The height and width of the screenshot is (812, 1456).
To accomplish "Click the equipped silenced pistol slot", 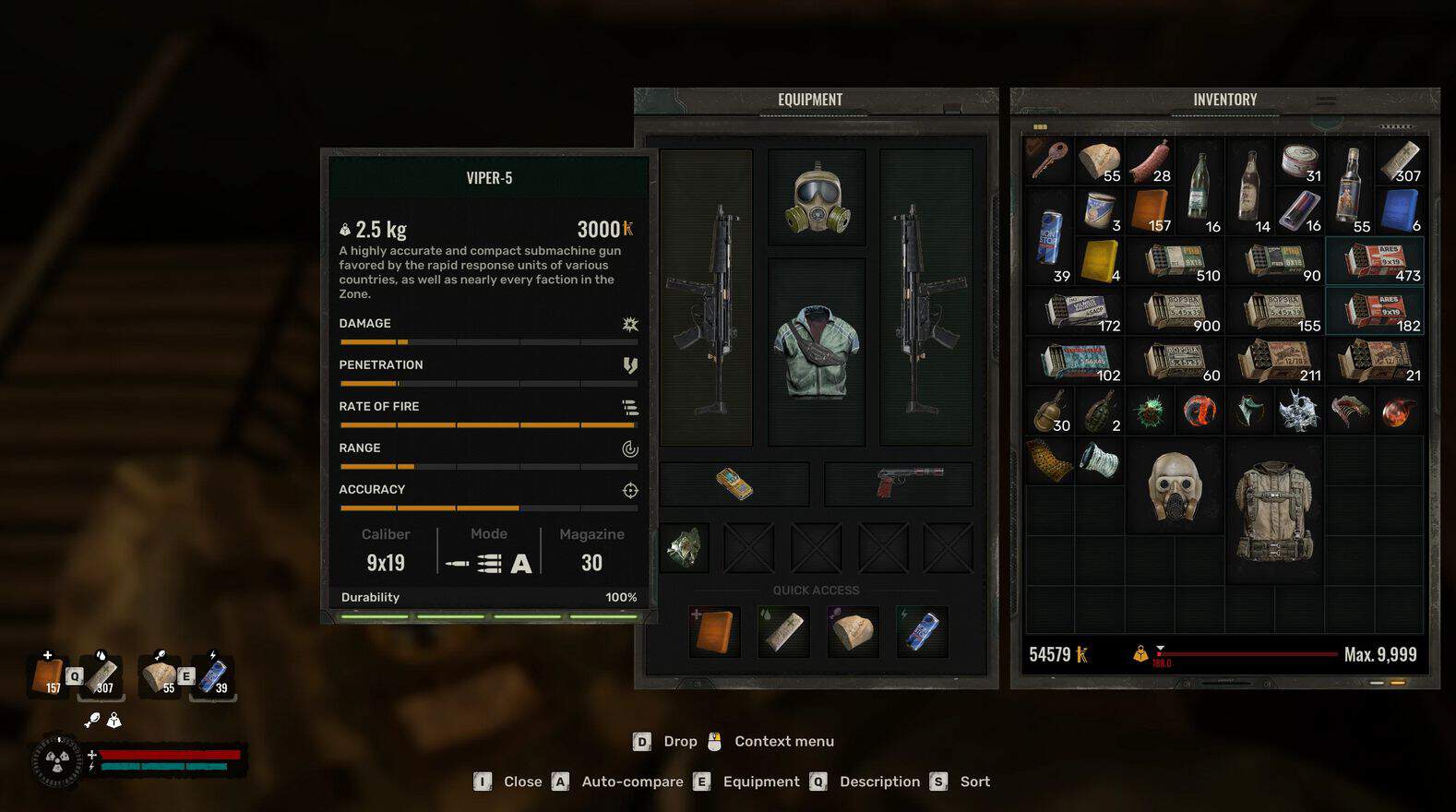I will point(899,484).
